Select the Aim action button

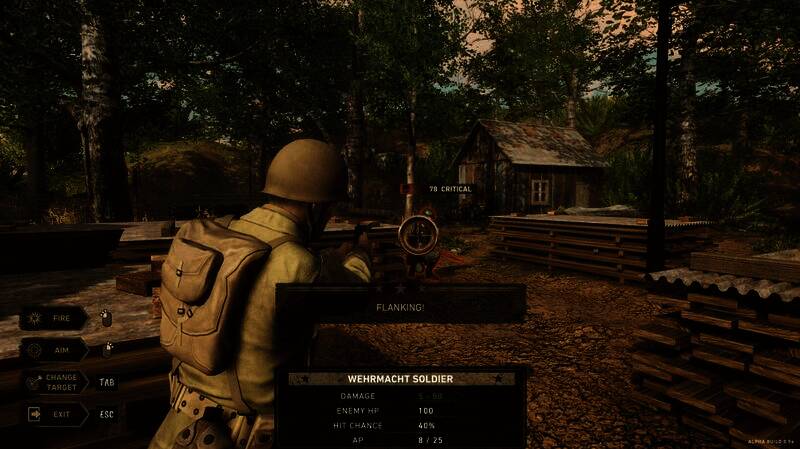point(53,350)
